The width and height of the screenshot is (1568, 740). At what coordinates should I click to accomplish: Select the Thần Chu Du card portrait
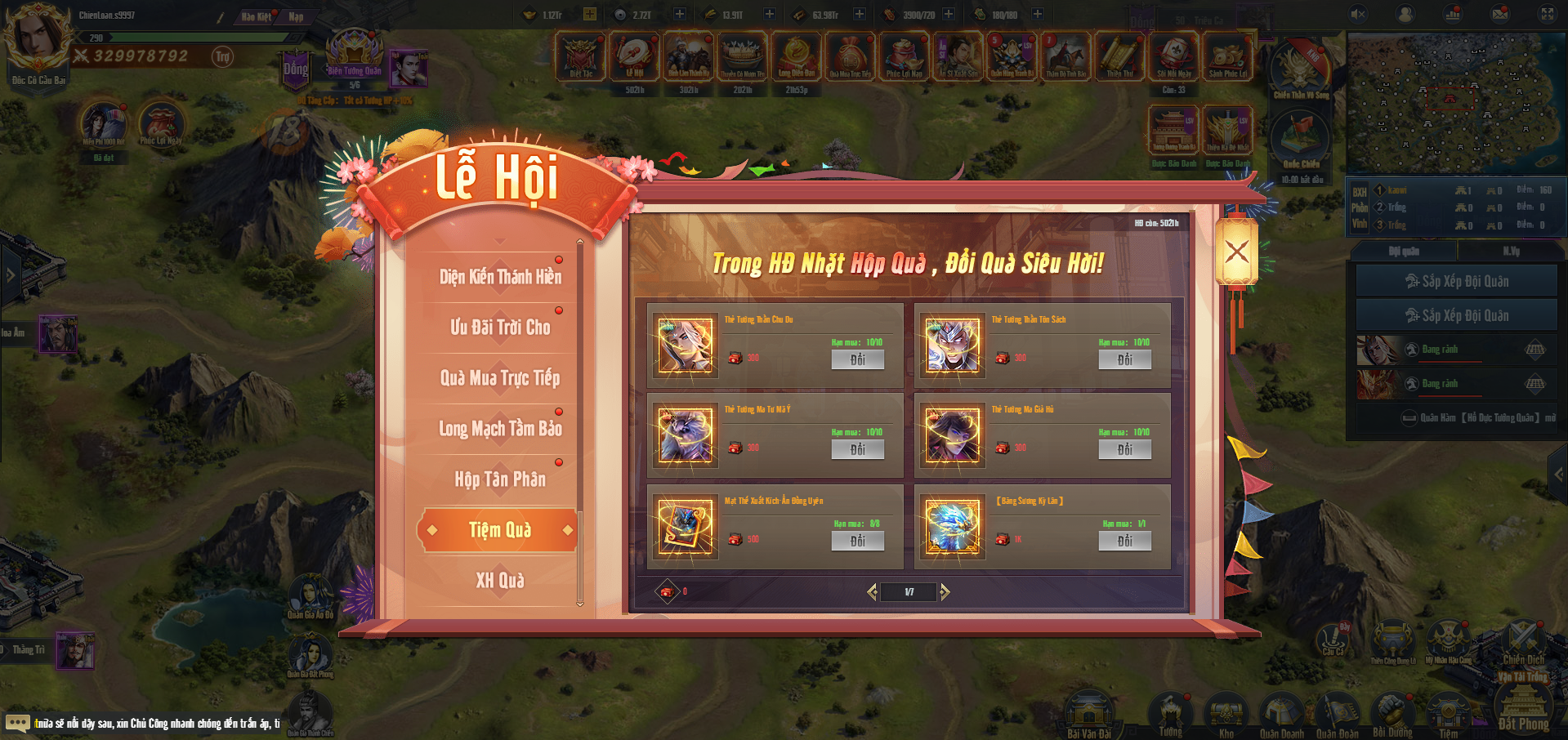685,345
